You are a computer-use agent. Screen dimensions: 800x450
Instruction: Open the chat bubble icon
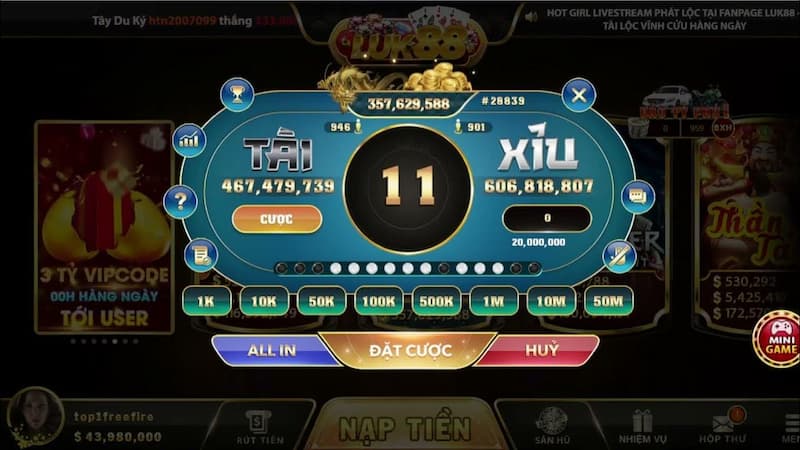pos(636,197)
